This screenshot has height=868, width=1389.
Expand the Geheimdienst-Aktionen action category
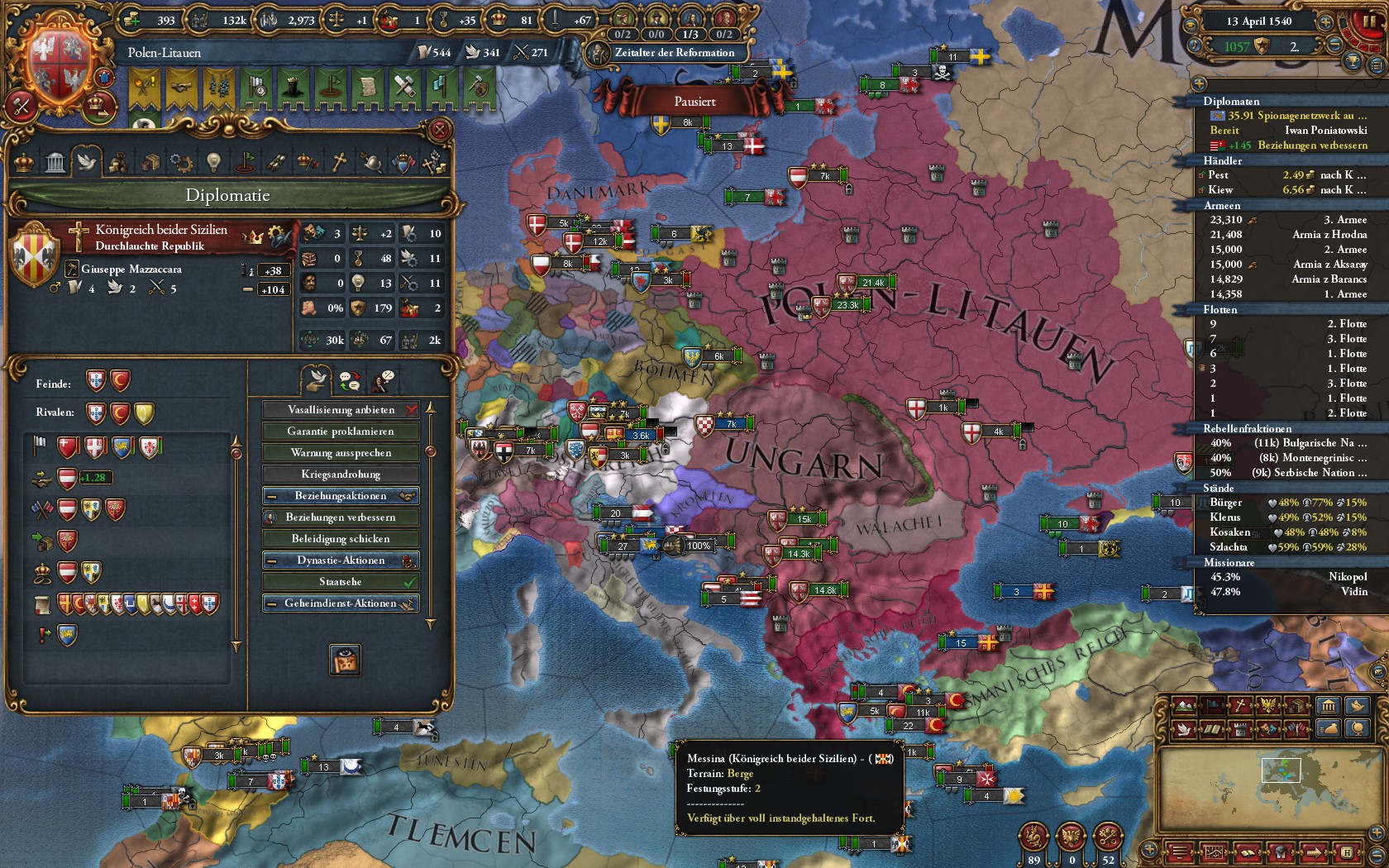point(341,603)
